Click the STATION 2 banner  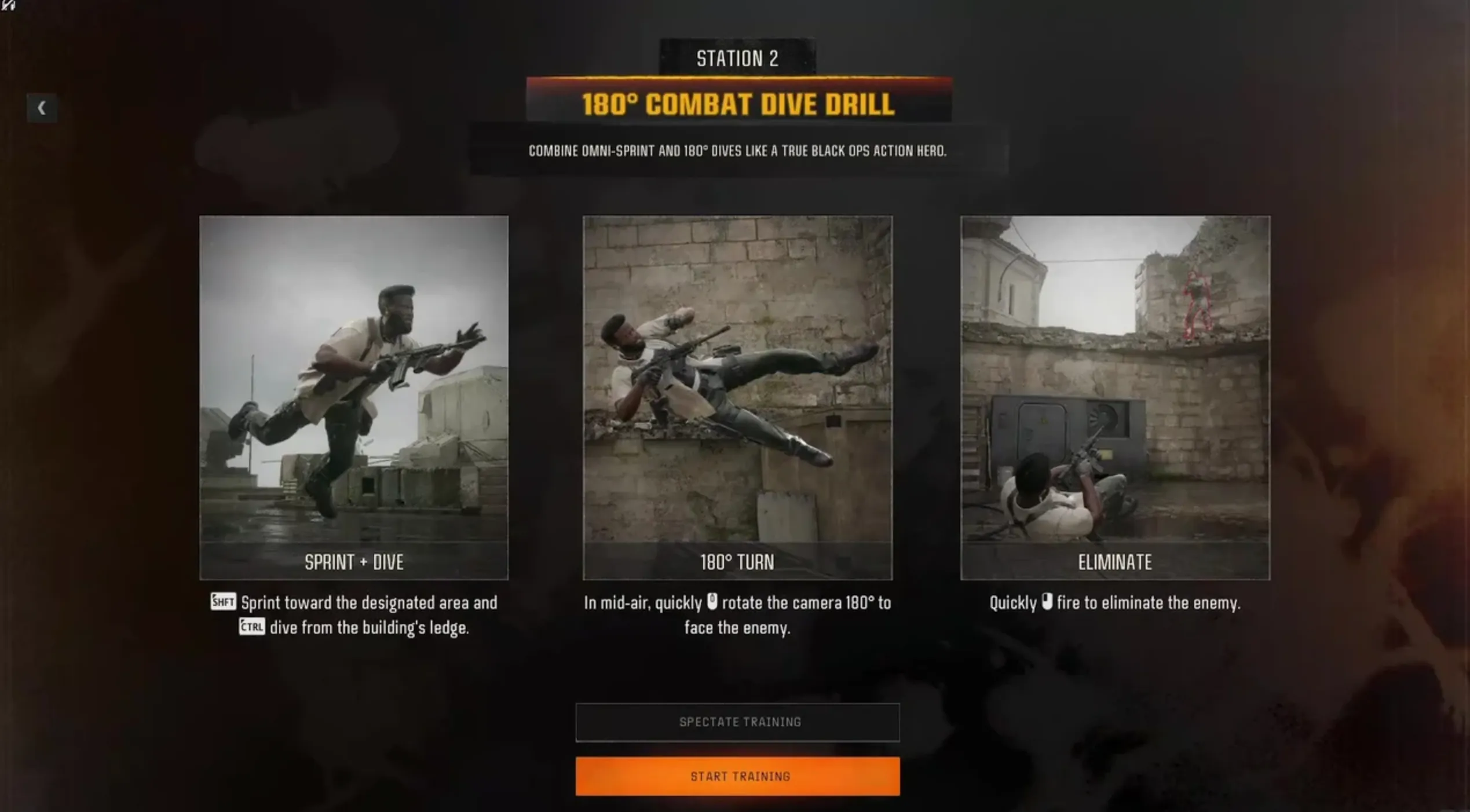tap(736, 58)
